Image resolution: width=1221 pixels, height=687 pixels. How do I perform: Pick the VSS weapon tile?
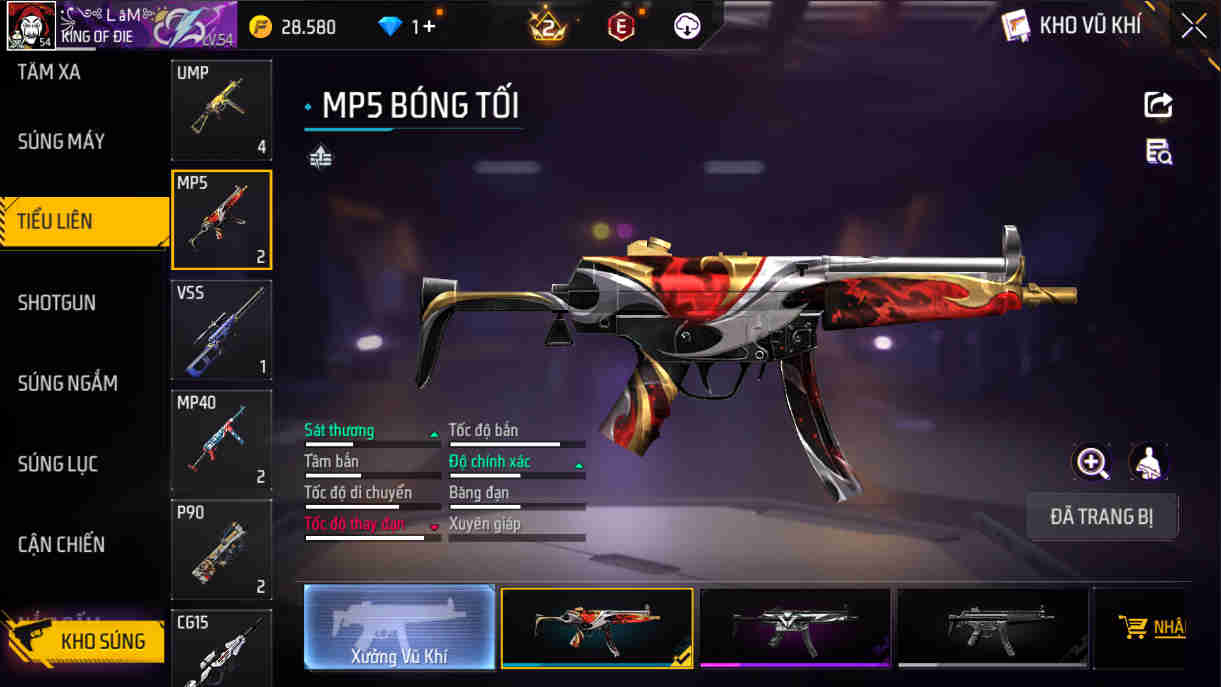[x=221, y=330]
